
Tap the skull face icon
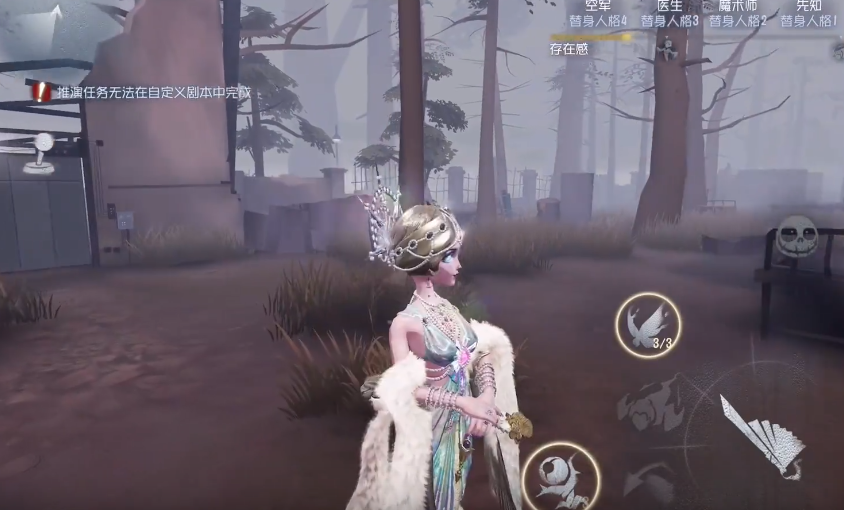pyautogui.click(x=796, y=238)
